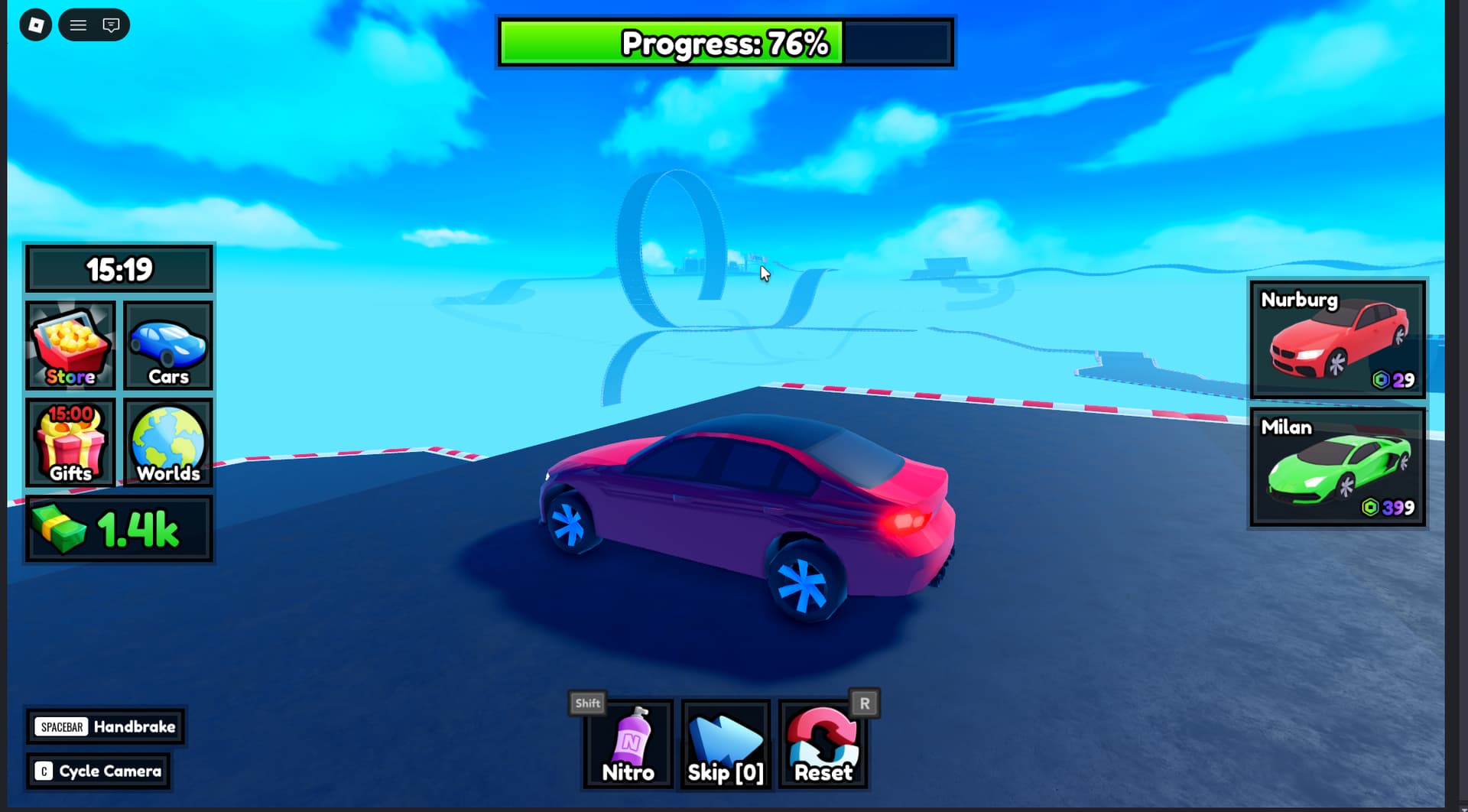Buy the red Nurburg car offer
This screenshot has width=1468, height=812.
tap(1337, 339)
